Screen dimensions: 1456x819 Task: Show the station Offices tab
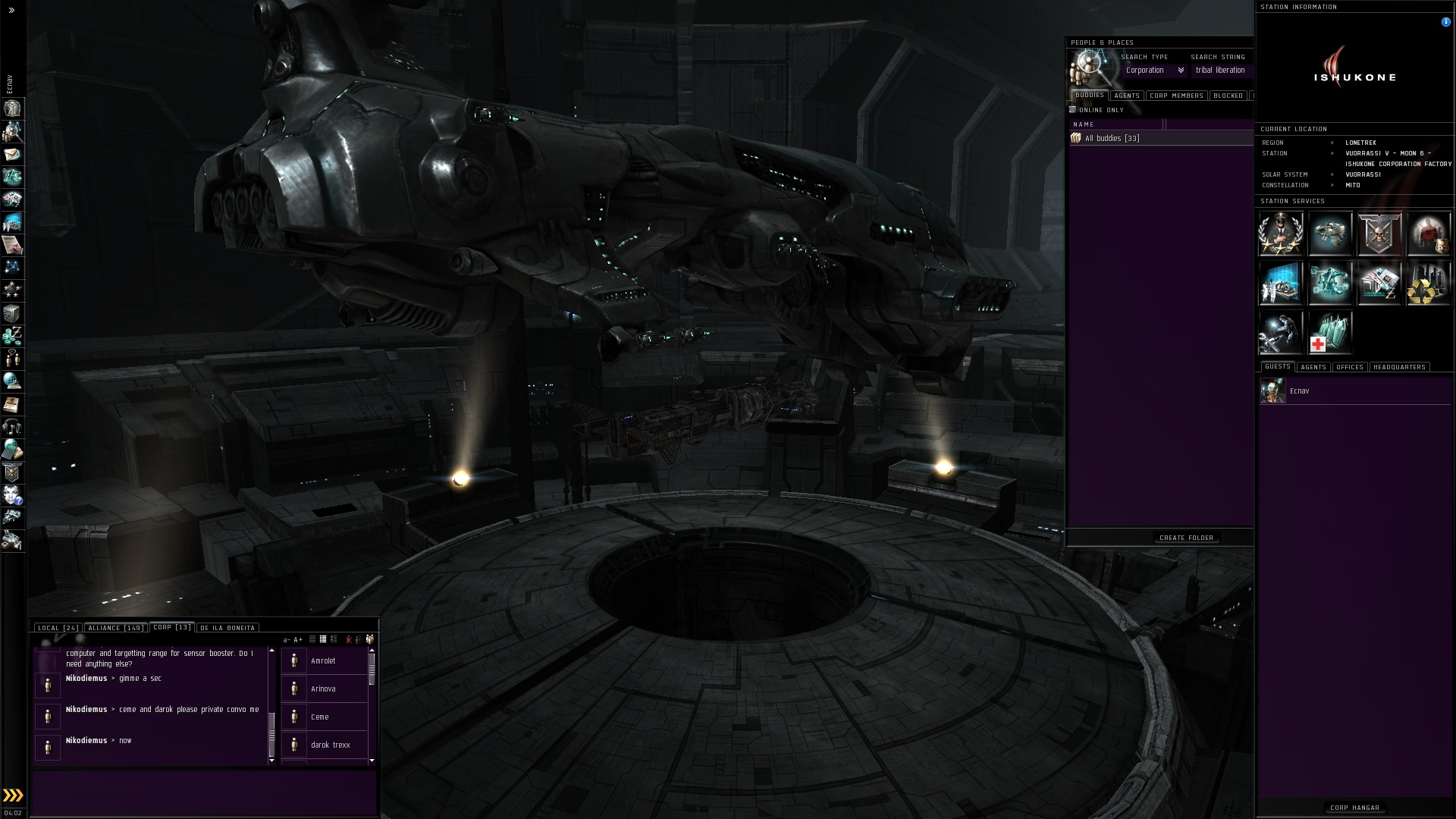click(x=1350, y=367)
